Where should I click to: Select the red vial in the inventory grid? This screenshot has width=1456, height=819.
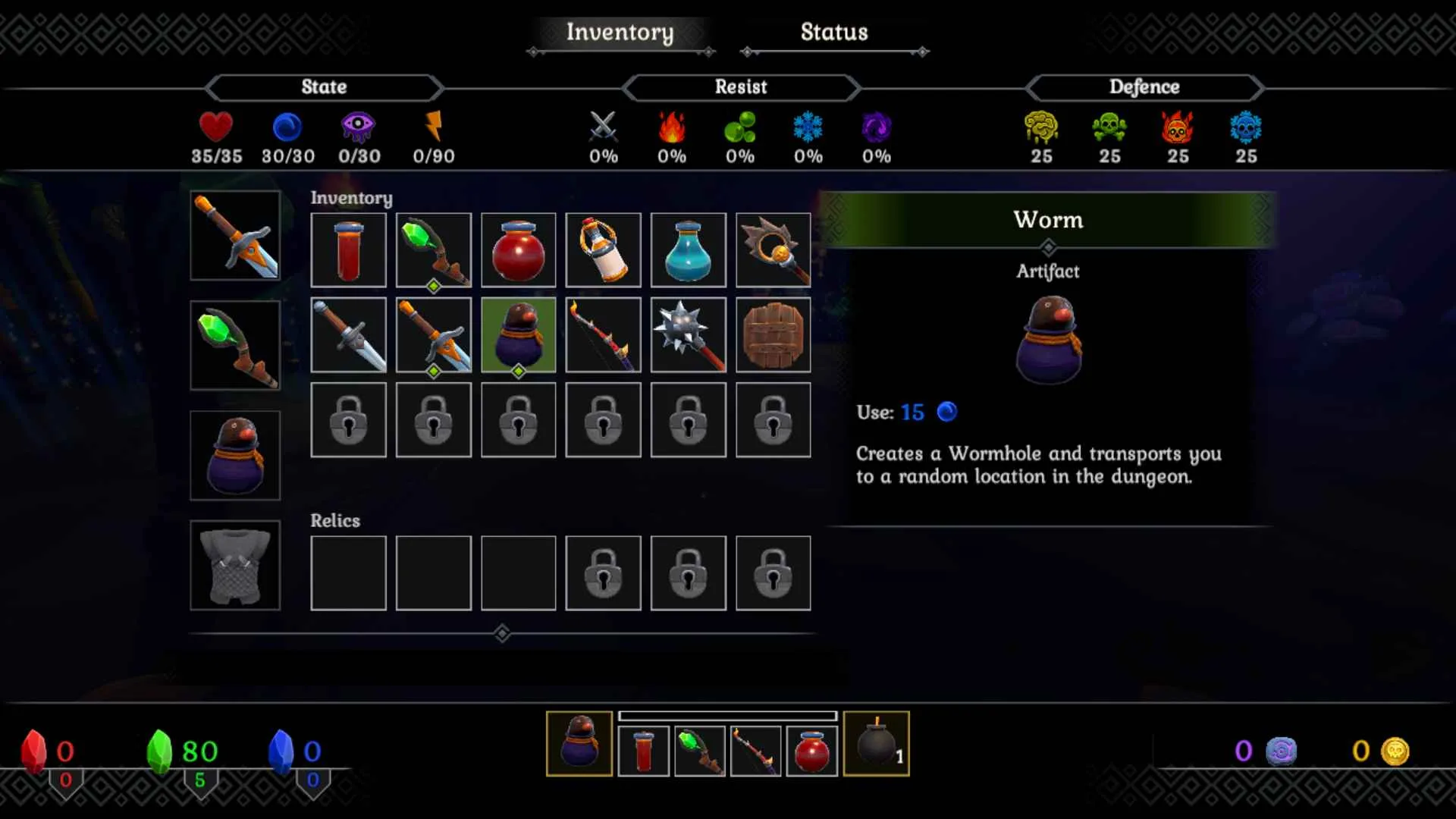349,250
